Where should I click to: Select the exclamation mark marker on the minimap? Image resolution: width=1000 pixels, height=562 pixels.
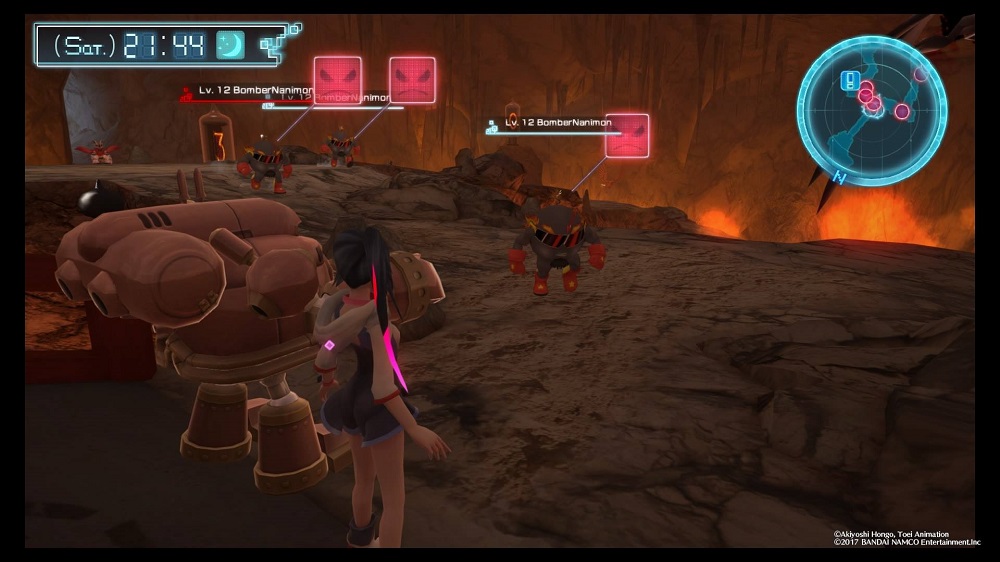850,81
